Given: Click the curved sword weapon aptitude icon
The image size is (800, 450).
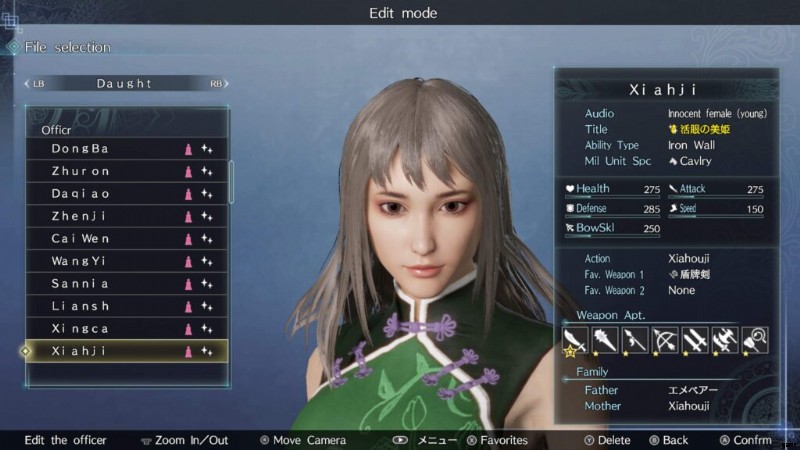Looking at the screenshot, I should coord(575,340).
